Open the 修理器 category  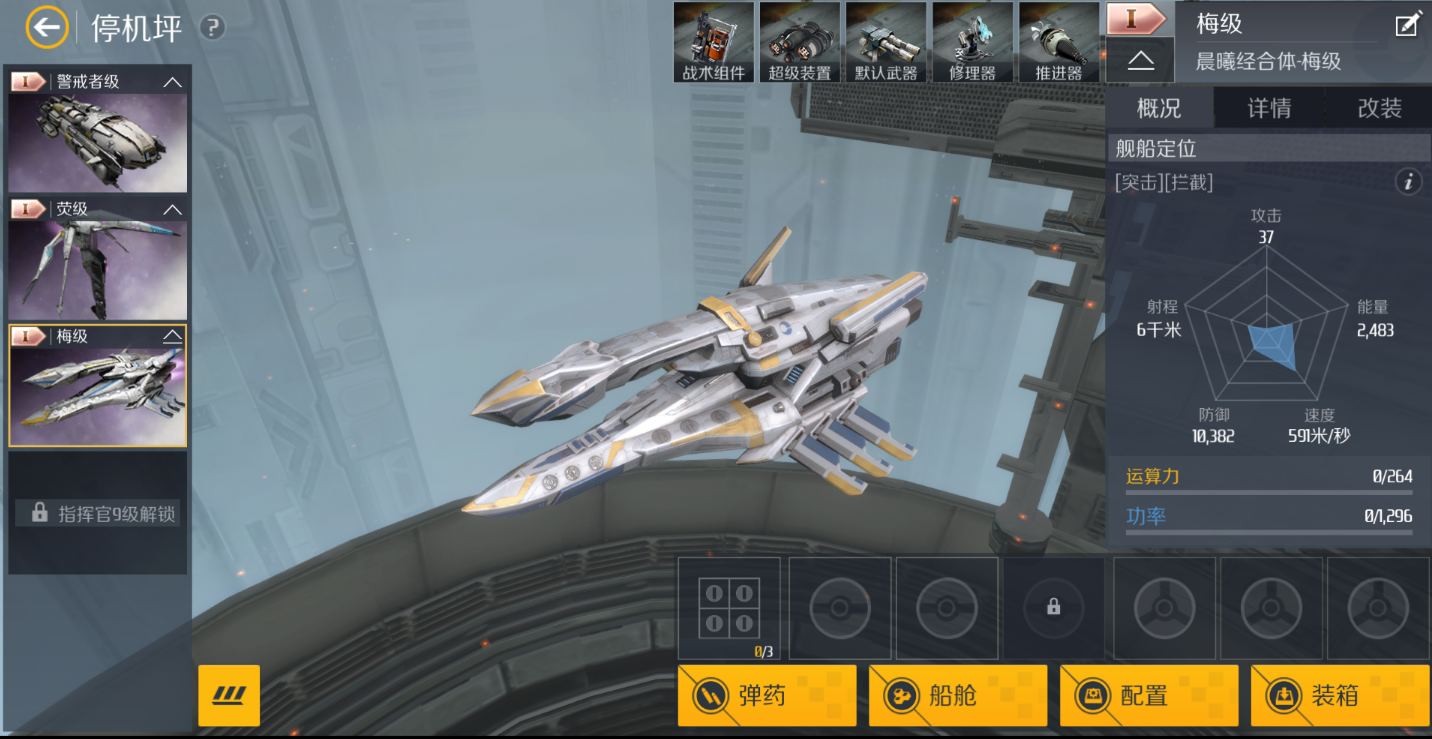973,42
